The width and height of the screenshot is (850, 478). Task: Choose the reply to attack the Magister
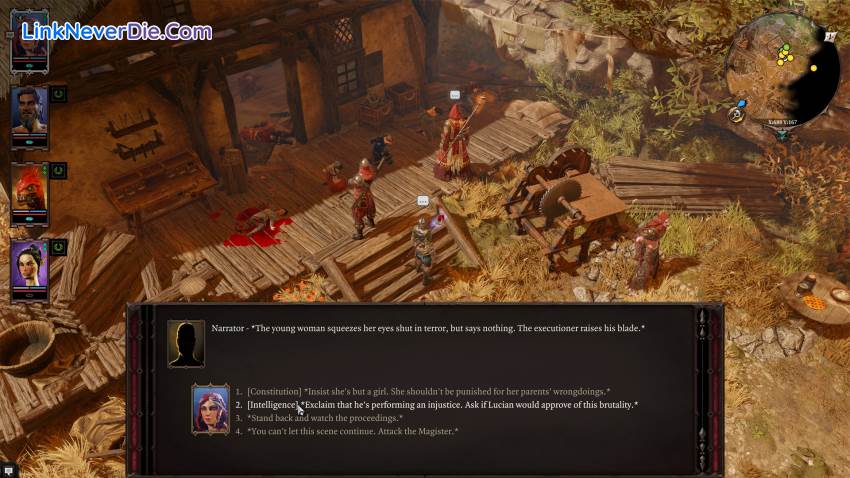[x=352, y=431]
